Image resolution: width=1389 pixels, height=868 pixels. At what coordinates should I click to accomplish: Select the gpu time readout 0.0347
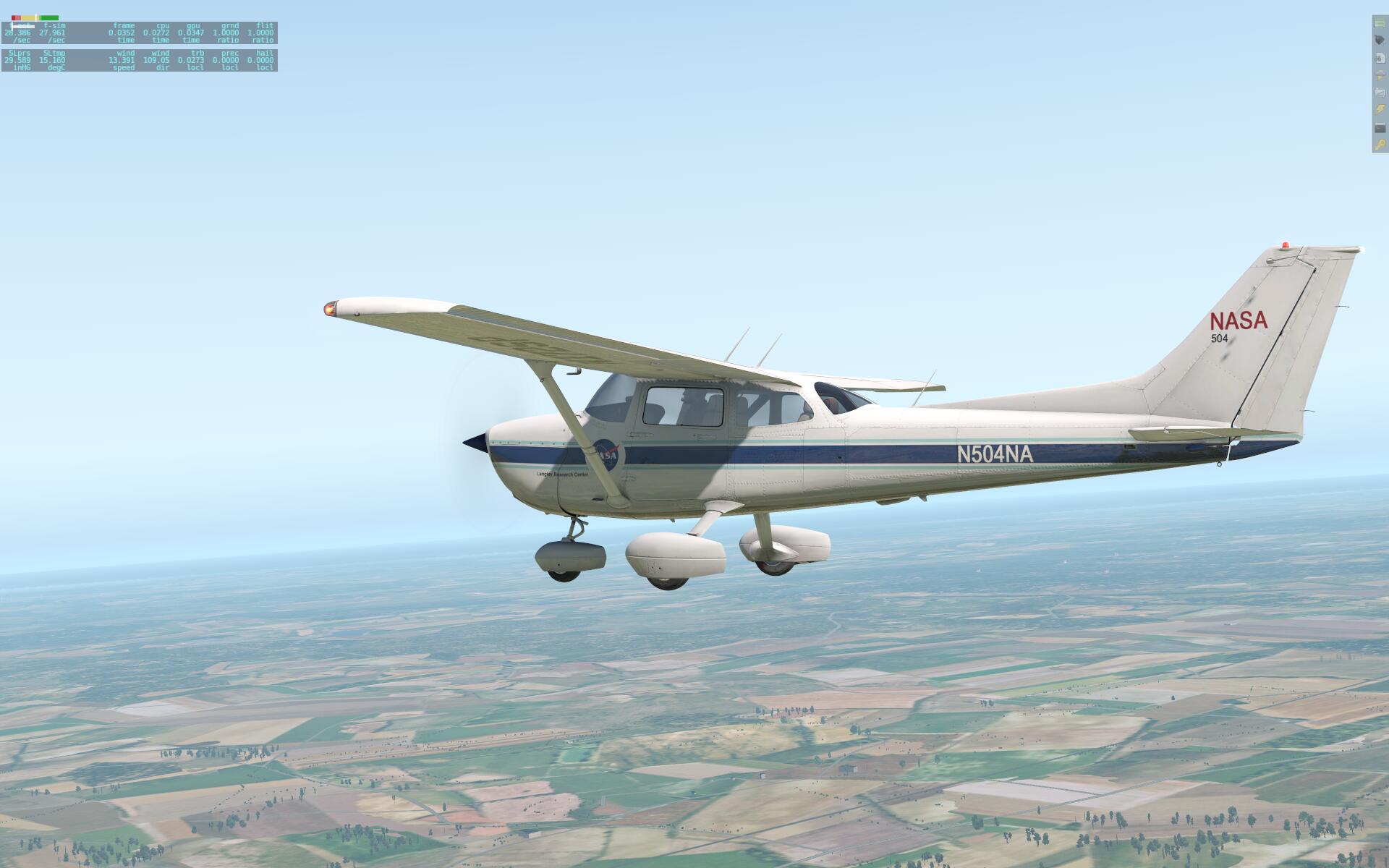pos(191,33)
